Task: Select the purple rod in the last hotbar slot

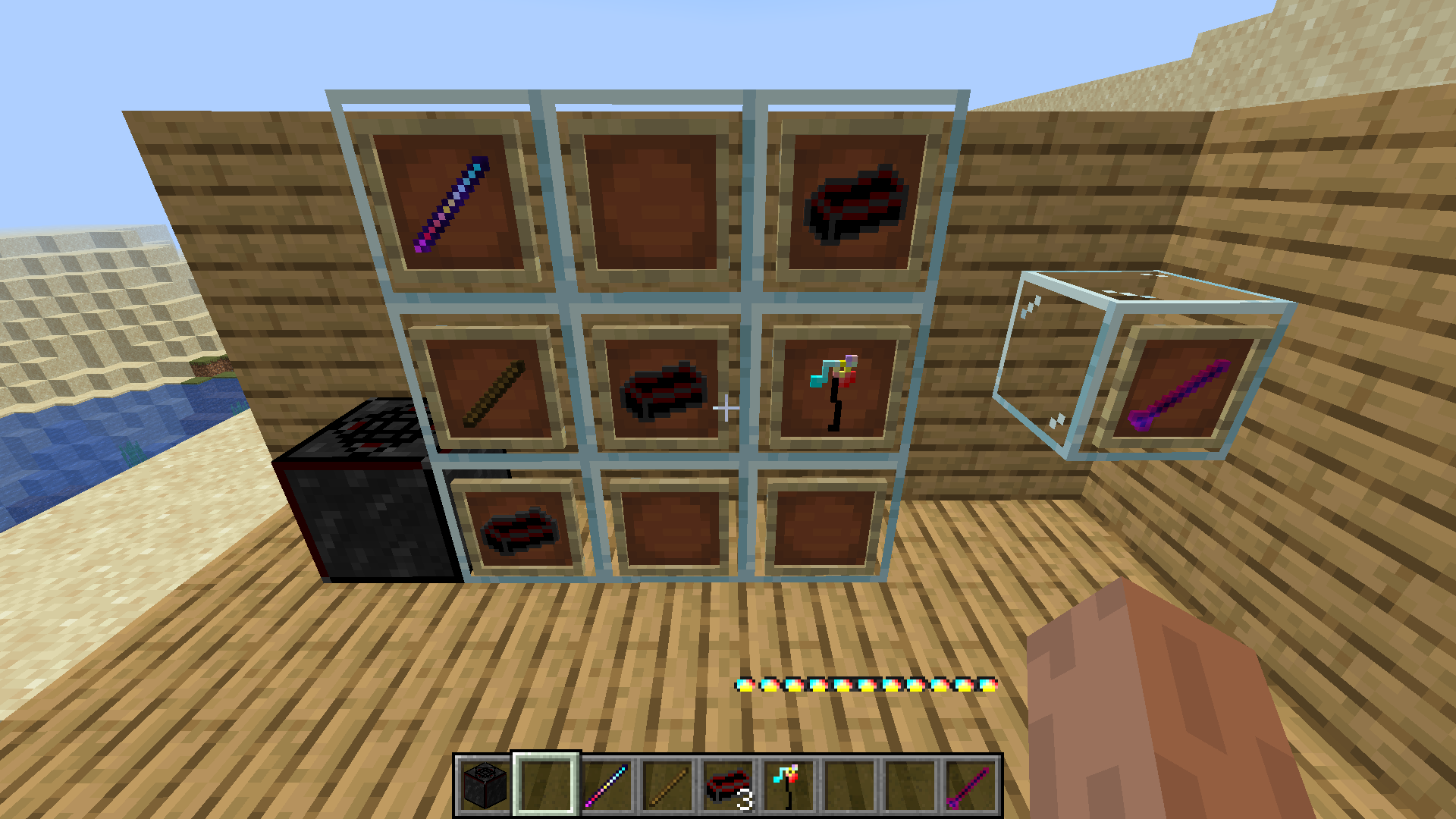Action: click(973, 786)
